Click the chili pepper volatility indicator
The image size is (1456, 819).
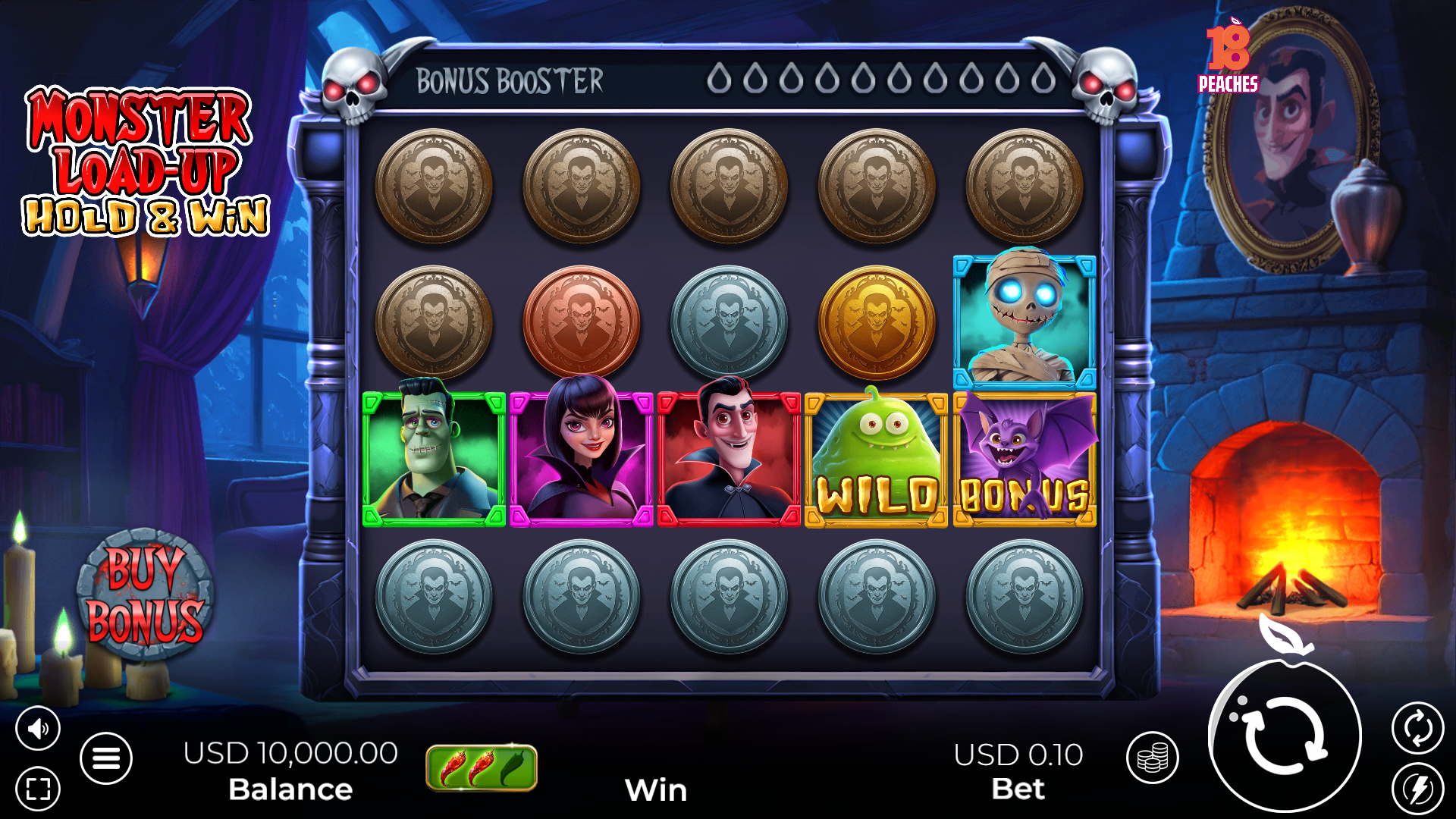point(482,767)
